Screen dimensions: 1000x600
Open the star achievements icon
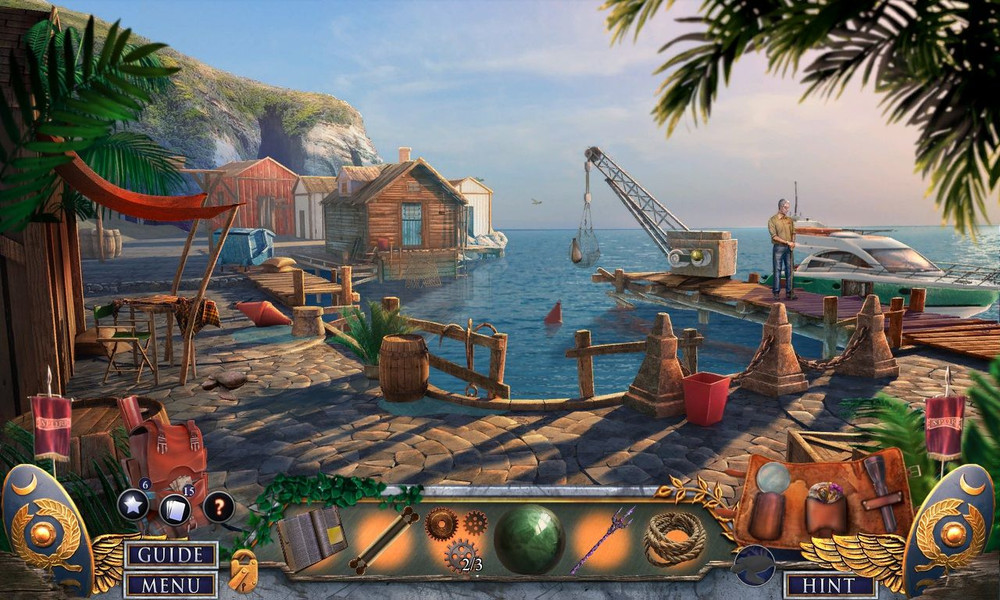133,504
